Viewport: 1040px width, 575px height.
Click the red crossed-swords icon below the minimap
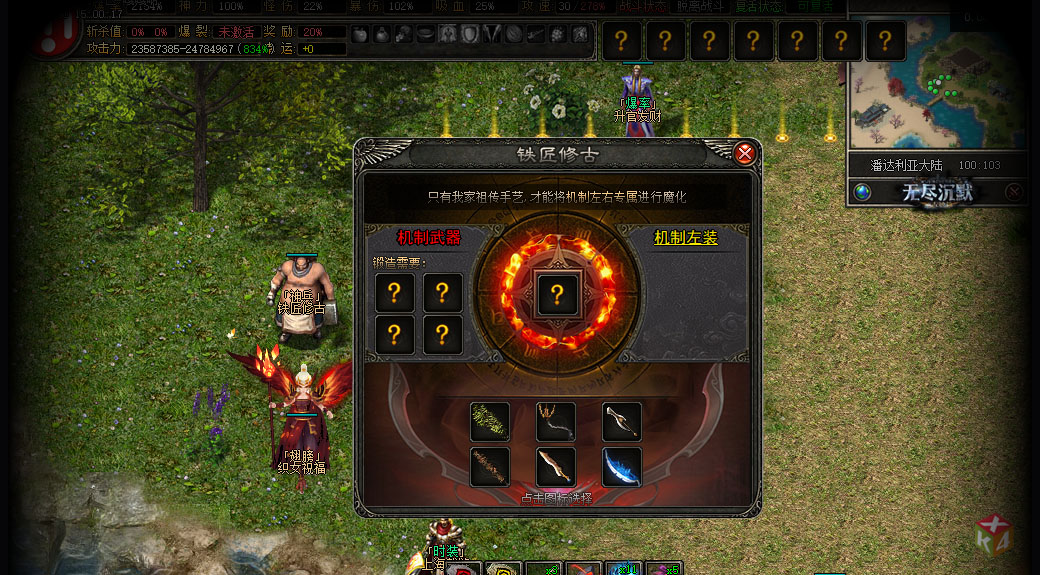click(x=1014, y=192)
